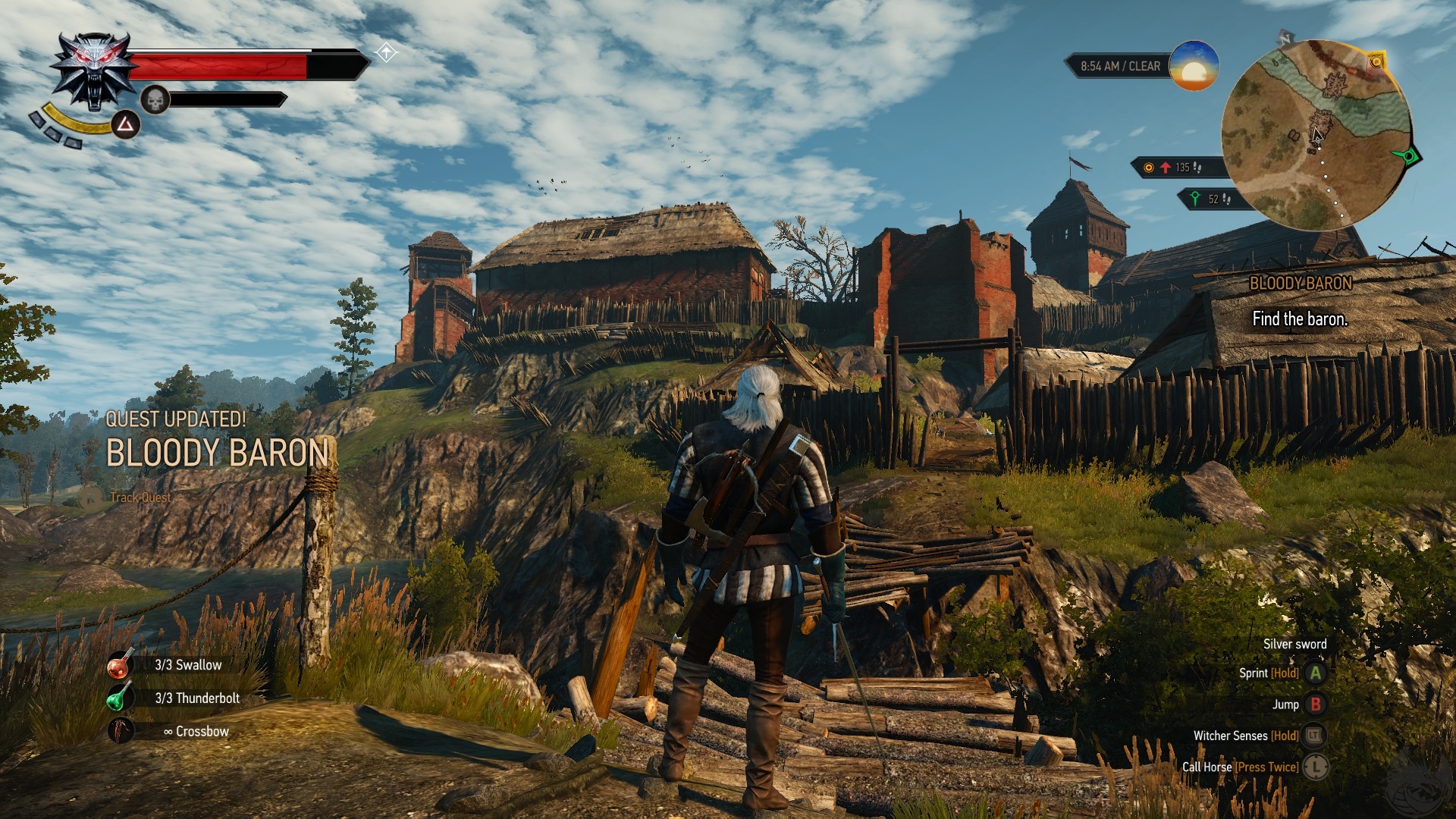Image resolution: width=1456 pixels, height=819 pixels.
Task: Click the sun weather icon
Action: click(x=1194, y=67)
